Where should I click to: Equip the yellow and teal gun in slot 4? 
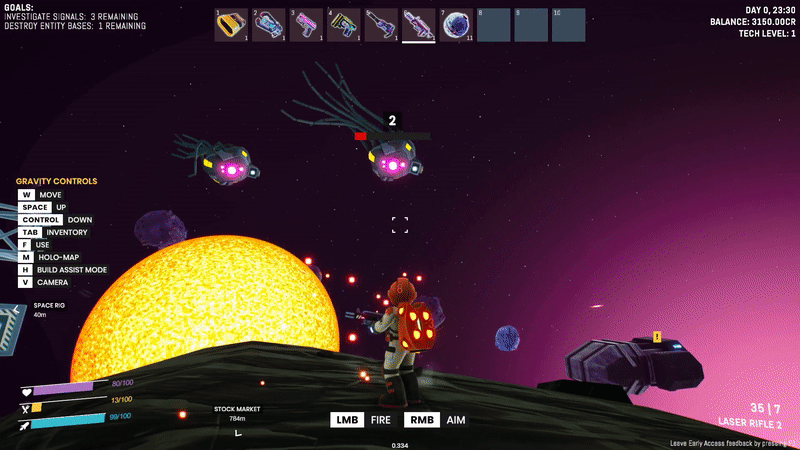(344, 25)
